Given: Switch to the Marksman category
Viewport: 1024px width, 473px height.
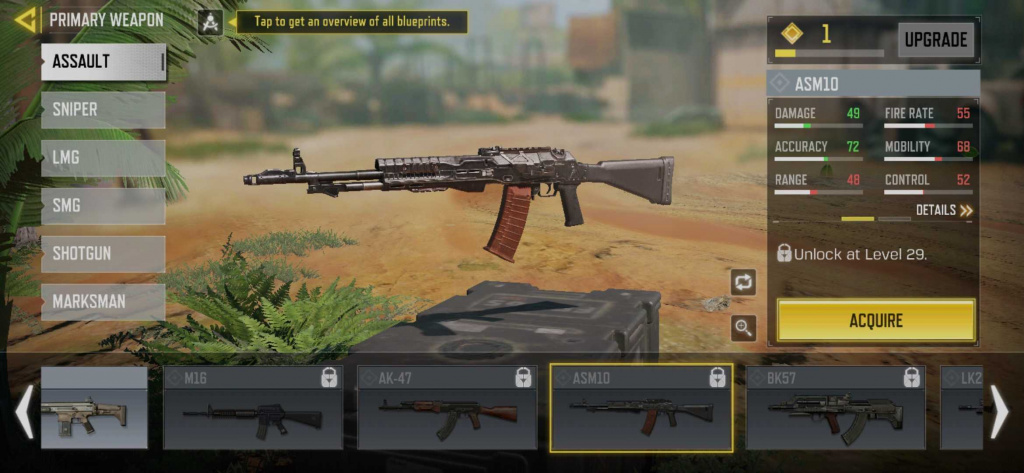Looking at the screenshot, I should [103, 302].
